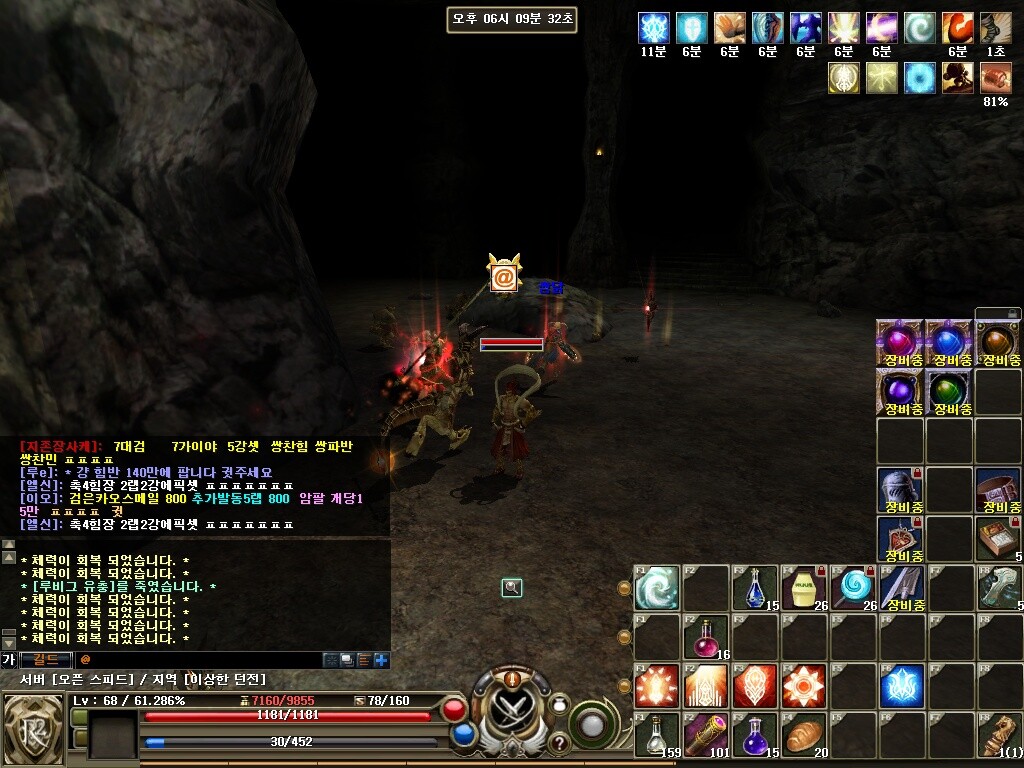This screenshot has width=1024, height=768.
Task: Click the blue plus button beside chat
Action: [381, 660]
